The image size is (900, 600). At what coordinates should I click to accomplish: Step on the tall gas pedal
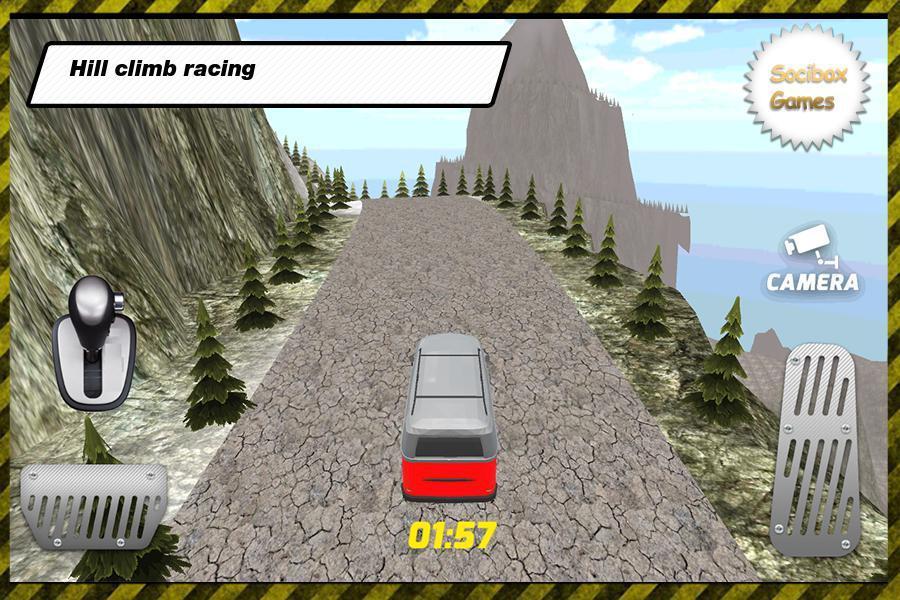click(814, 449)
